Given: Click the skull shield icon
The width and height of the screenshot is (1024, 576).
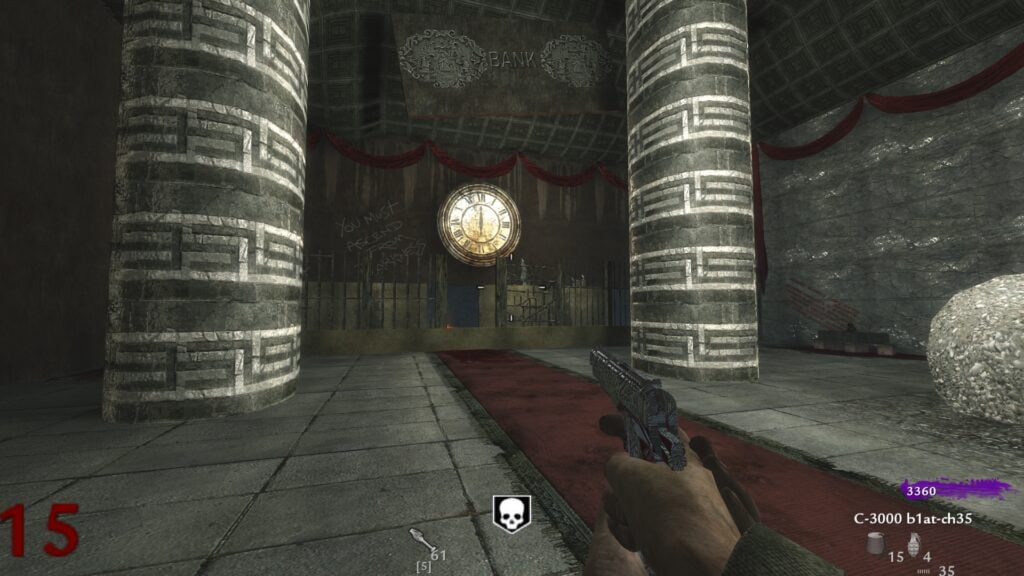Looking at the screenshot, I should click(512, 513).
